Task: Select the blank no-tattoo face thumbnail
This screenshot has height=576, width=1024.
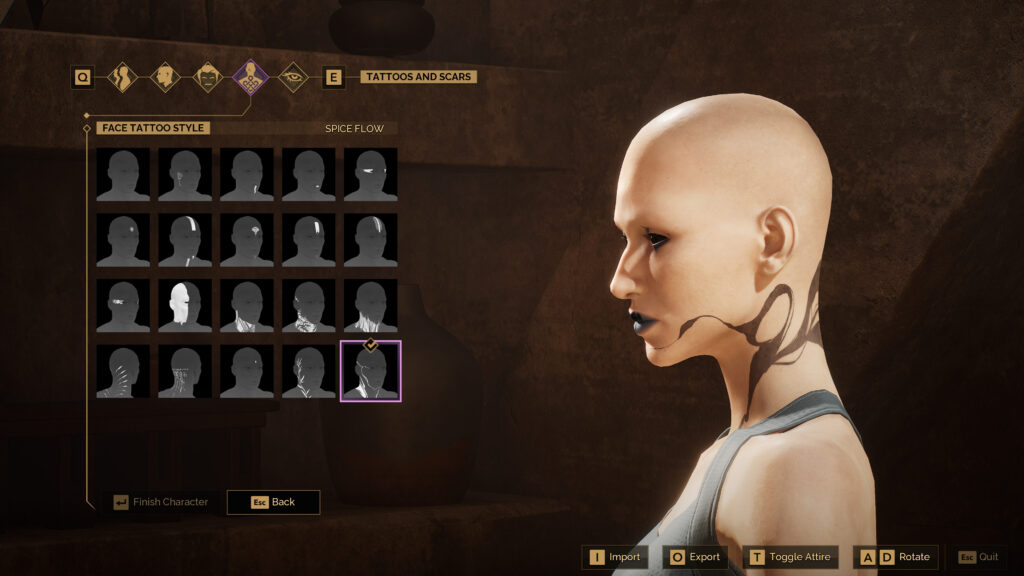Action: pyautogui.click(x=123, y=174)
